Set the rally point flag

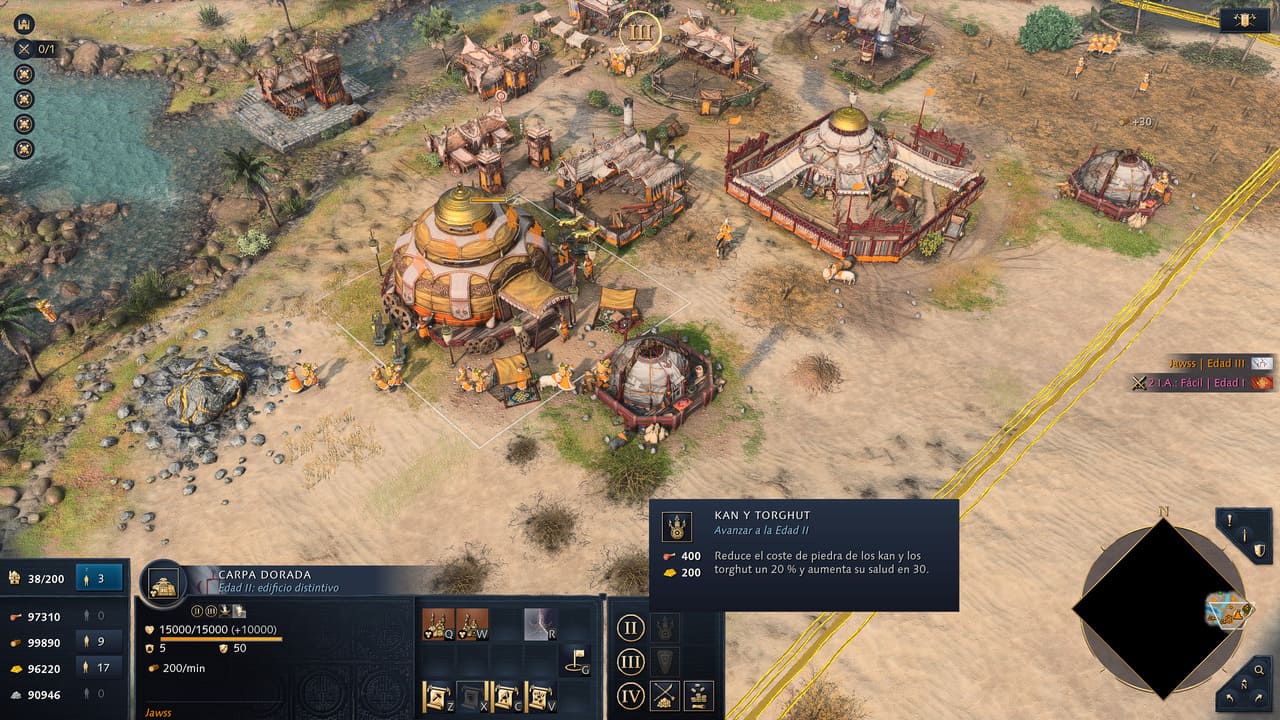574,659
